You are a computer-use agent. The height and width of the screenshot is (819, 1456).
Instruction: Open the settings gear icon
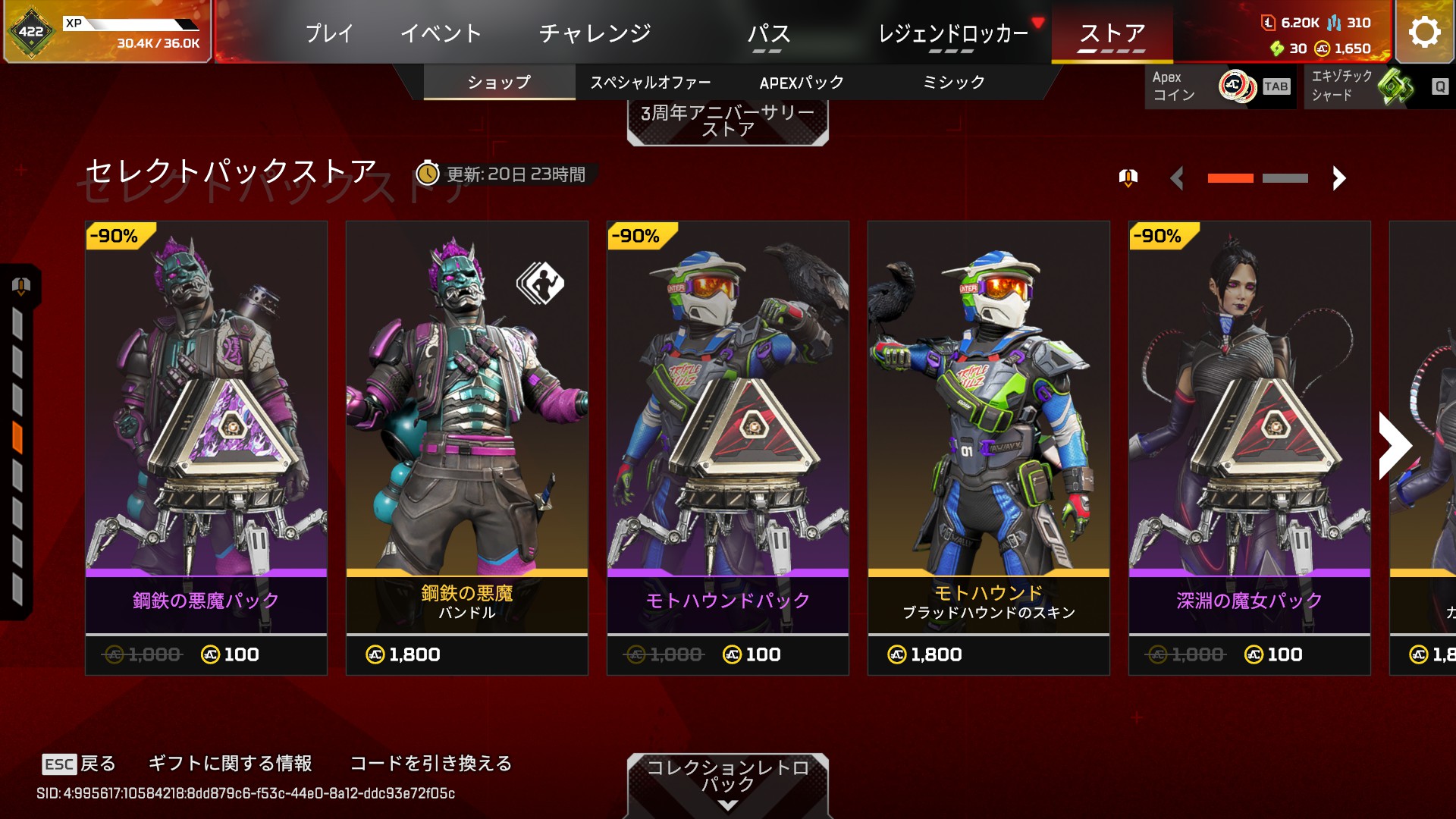pos(1423,32)
